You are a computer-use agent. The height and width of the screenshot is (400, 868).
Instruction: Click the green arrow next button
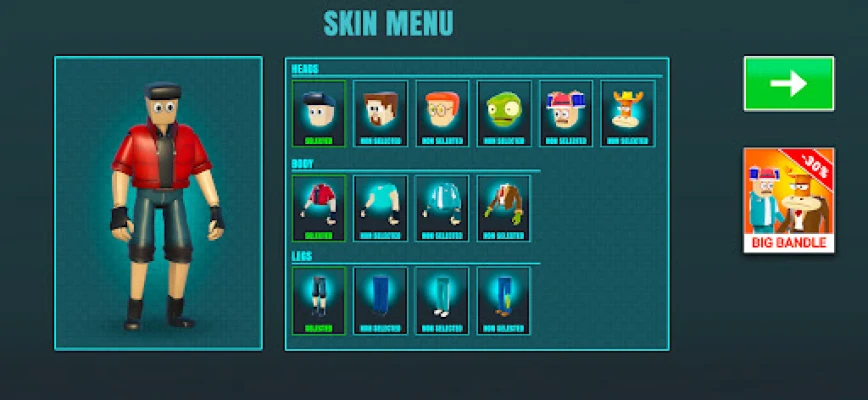(788, 83)
